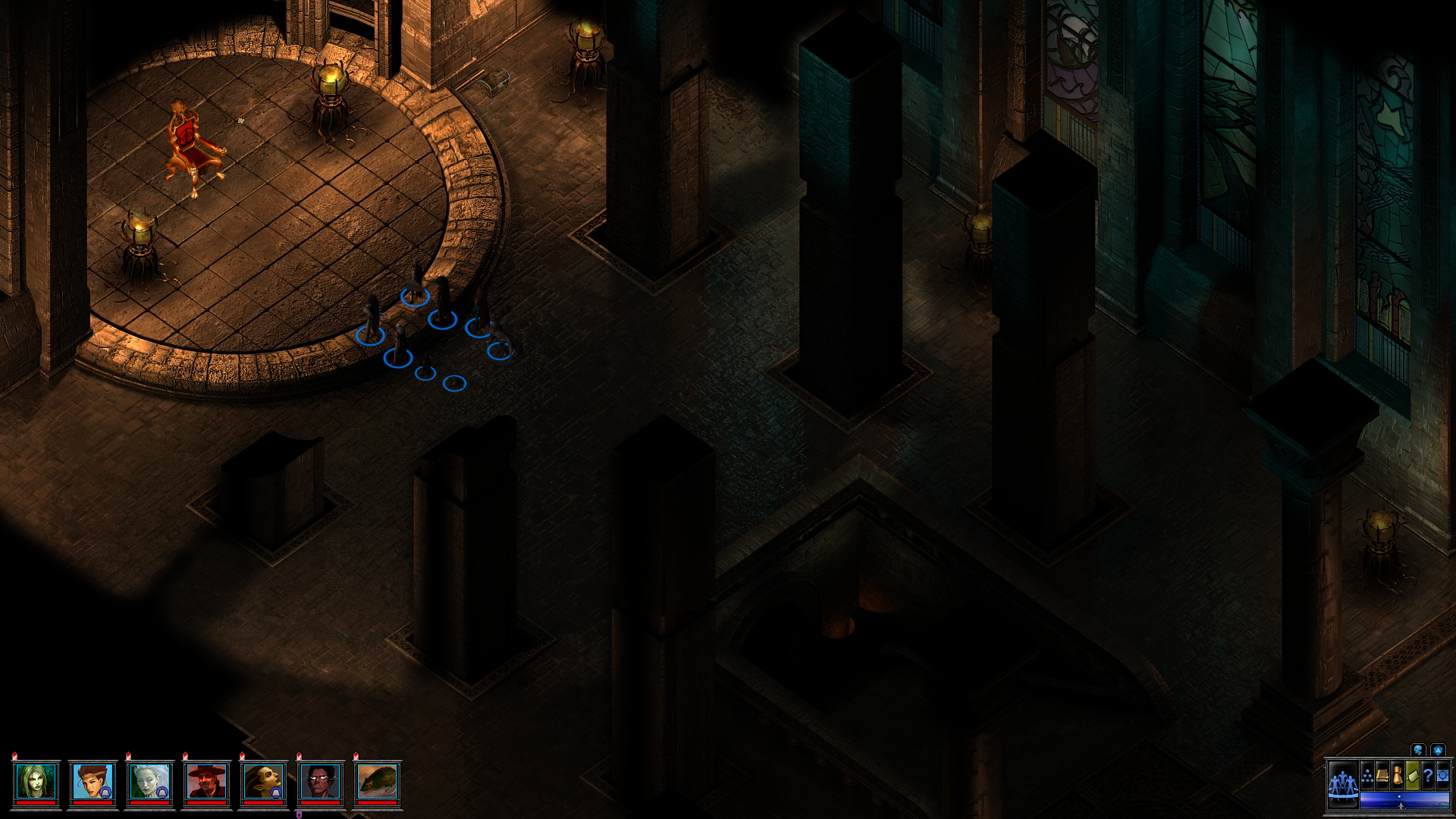Select the green-haired woman's portrait

37,779
